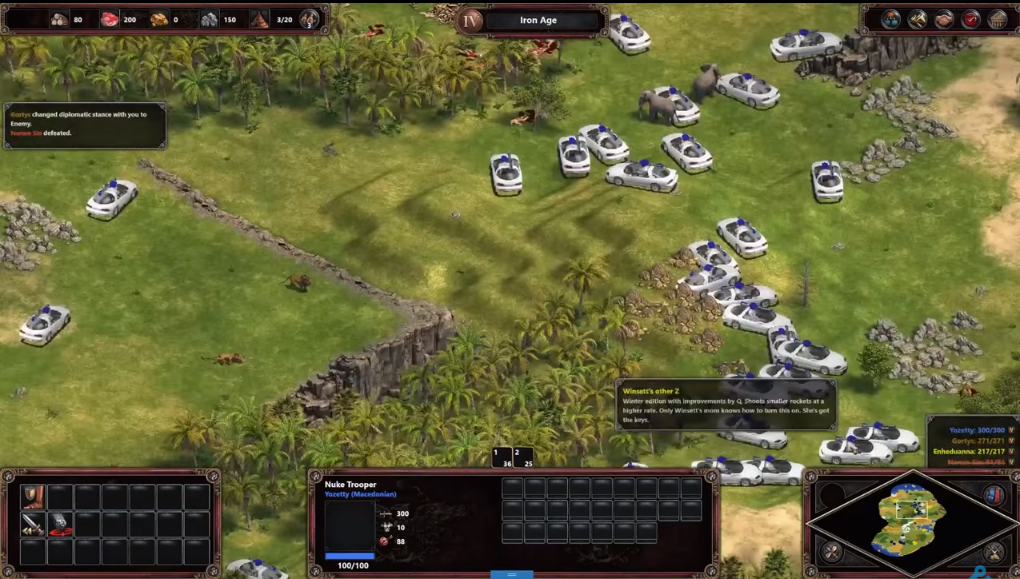Toggle the blue and red minimap mode button
The width and height of the screenshot is (1020, 579).
[x=994, y=495]
